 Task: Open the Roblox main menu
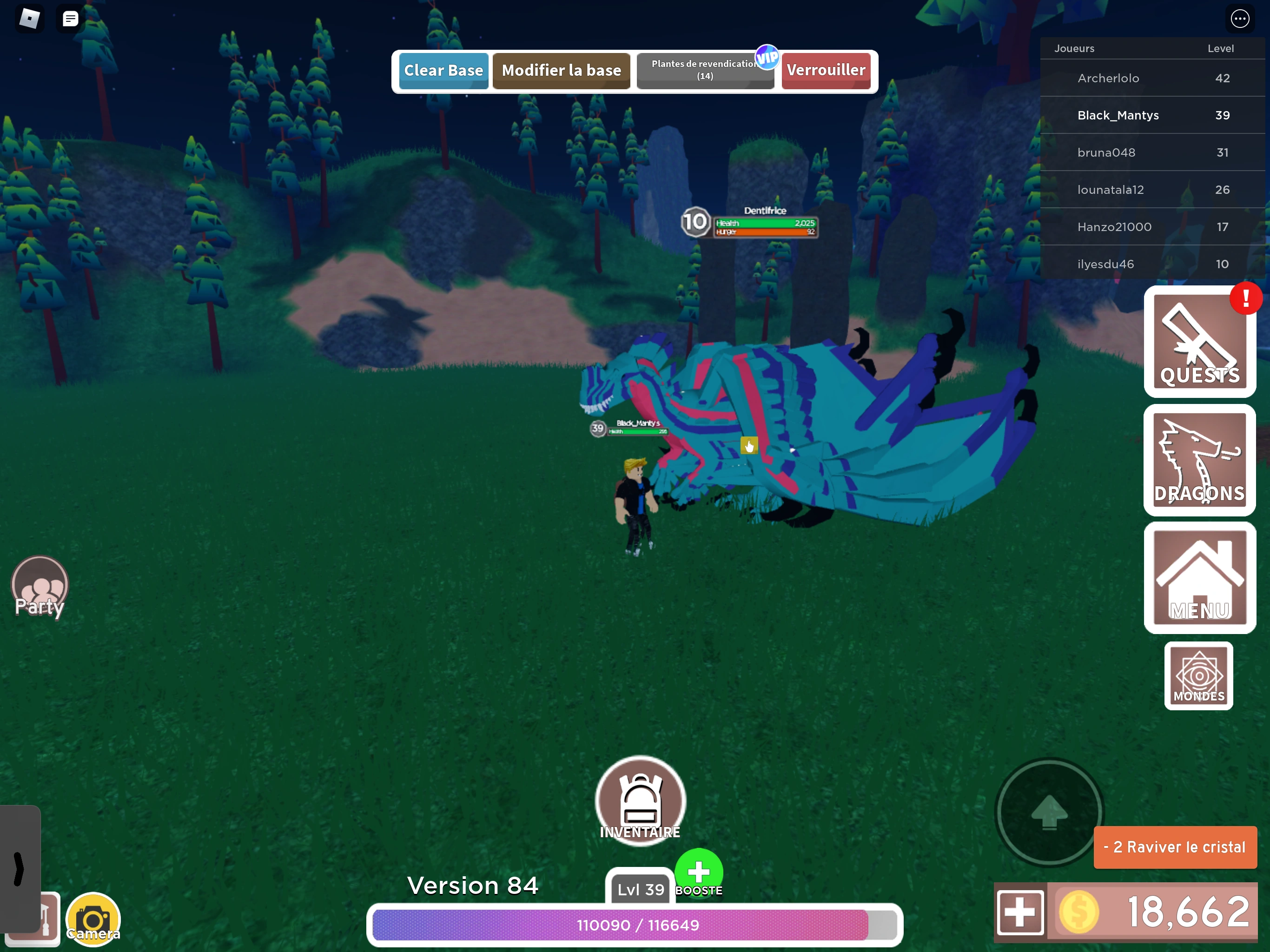(29, 19)
